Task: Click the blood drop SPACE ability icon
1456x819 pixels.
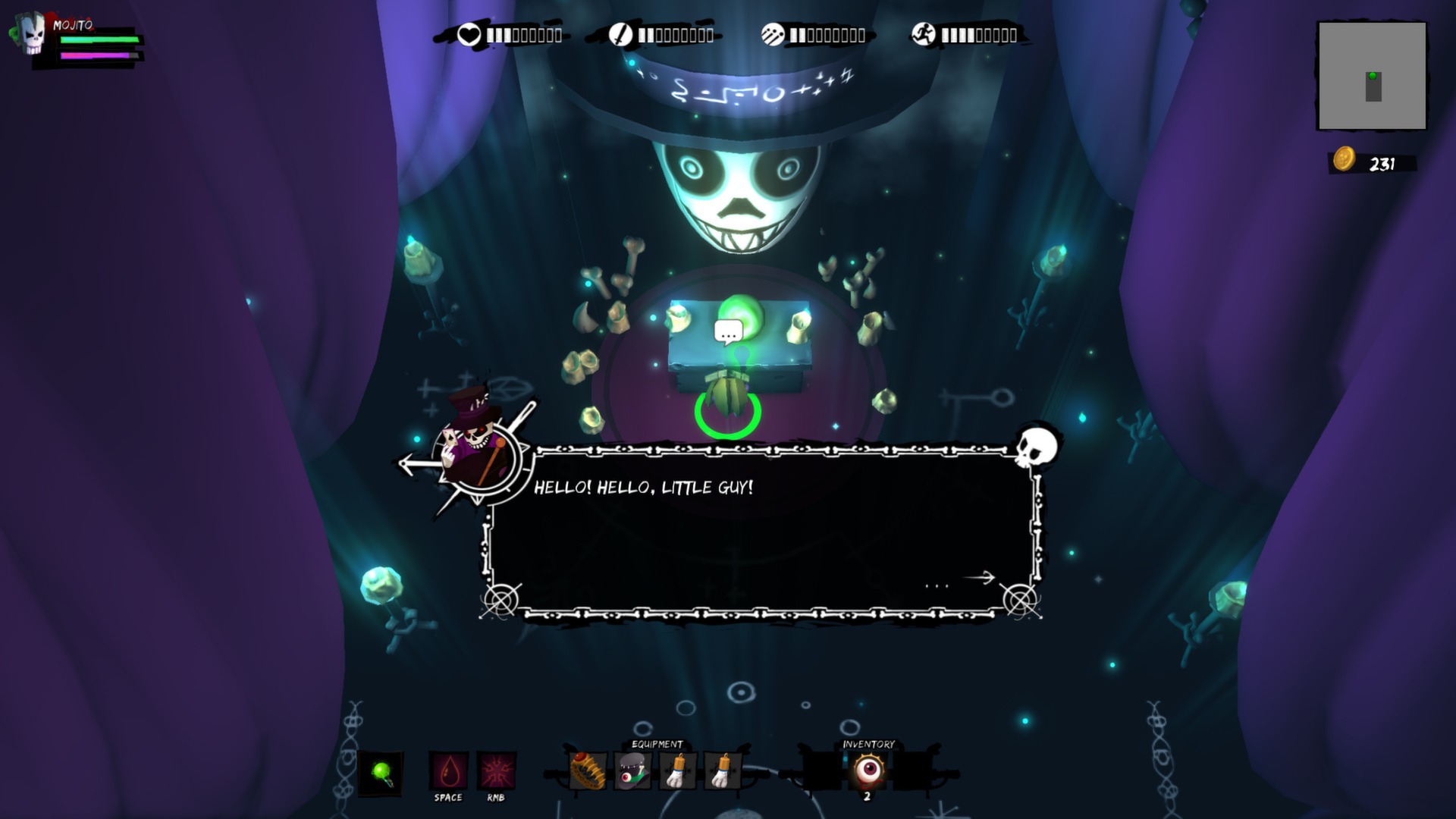Action: click(449, 768)
